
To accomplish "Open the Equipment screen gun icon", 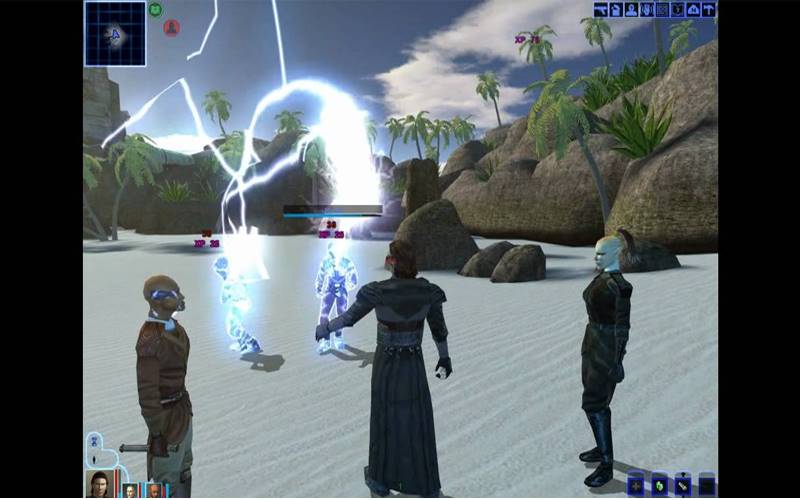I will [600, 9].
